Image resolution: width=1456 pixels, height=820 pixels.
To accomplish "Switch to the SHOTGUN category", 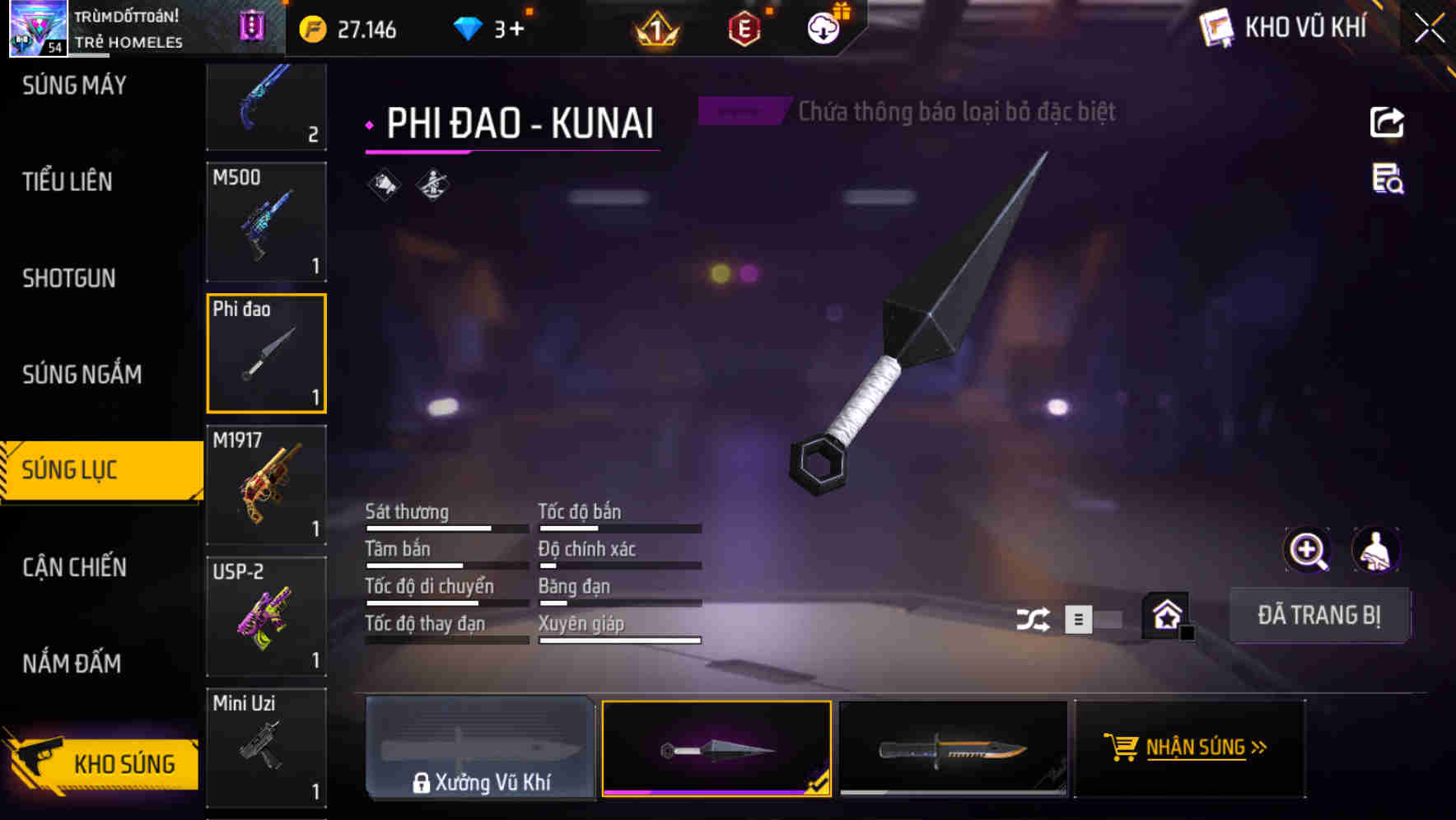I will [69, 279].
